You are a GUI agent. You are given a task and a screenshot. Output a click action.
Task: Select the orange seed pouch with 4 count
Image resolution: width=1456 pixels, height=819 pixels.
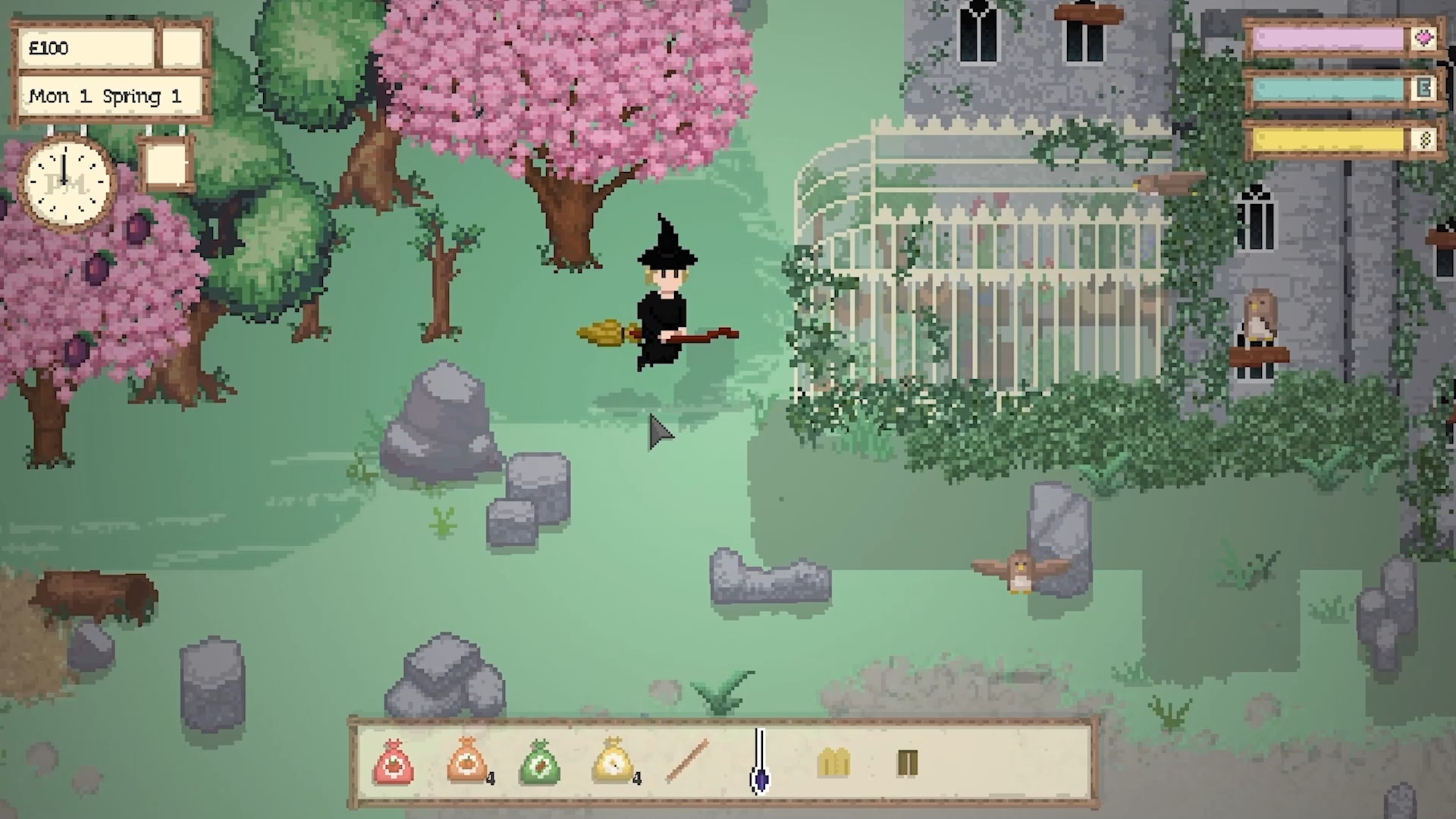click(466, 764)
